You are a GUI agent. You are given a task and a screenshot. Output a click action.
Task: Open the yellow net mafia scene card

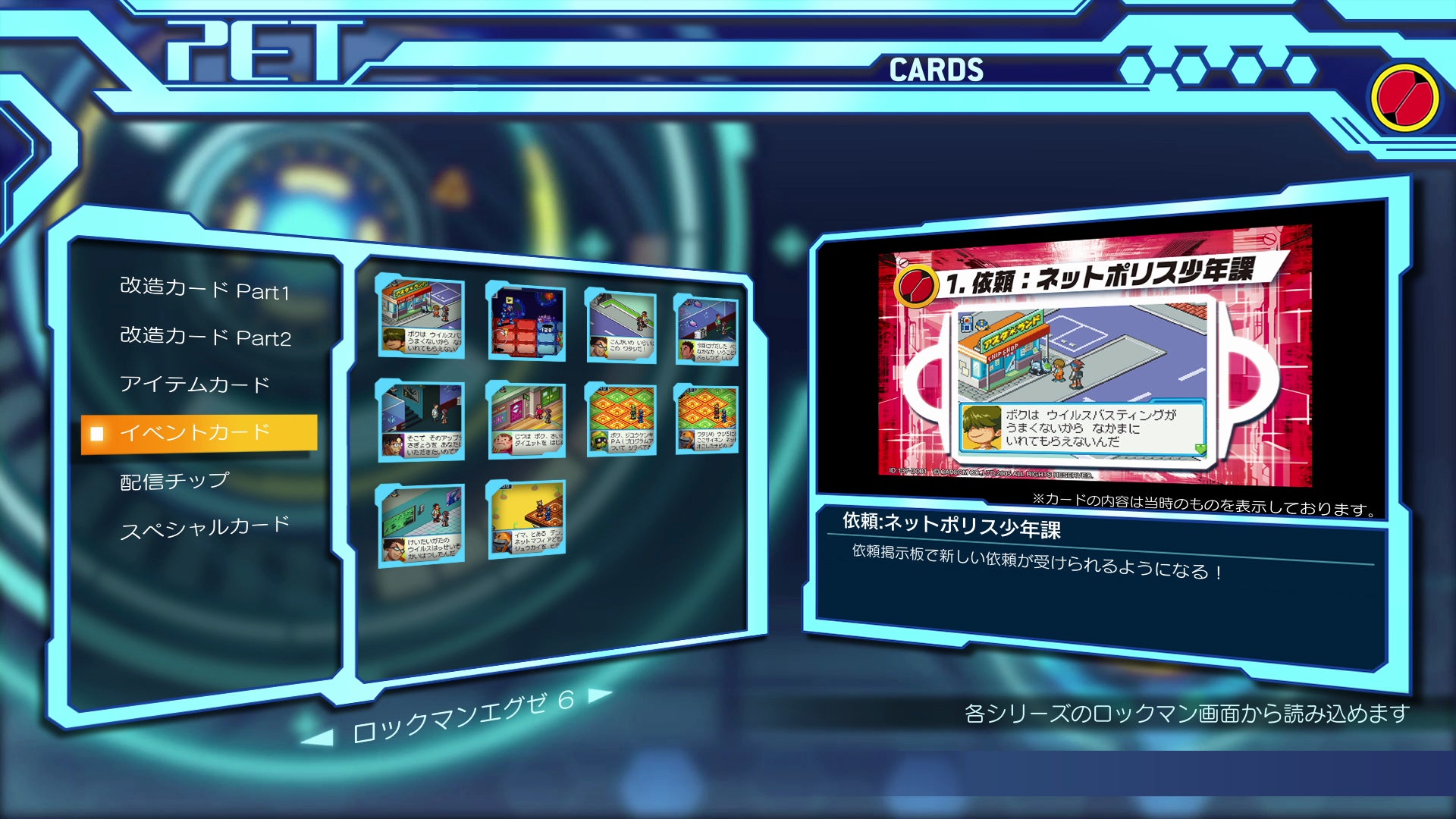pyautogui.click(x=526, y=519)
